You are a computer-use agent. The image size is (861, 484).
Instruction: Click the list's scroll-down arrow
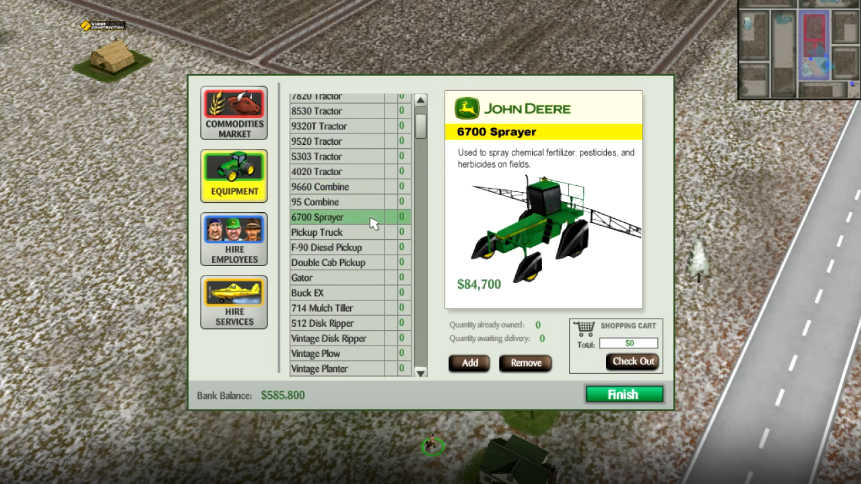(x=421, y=371)
